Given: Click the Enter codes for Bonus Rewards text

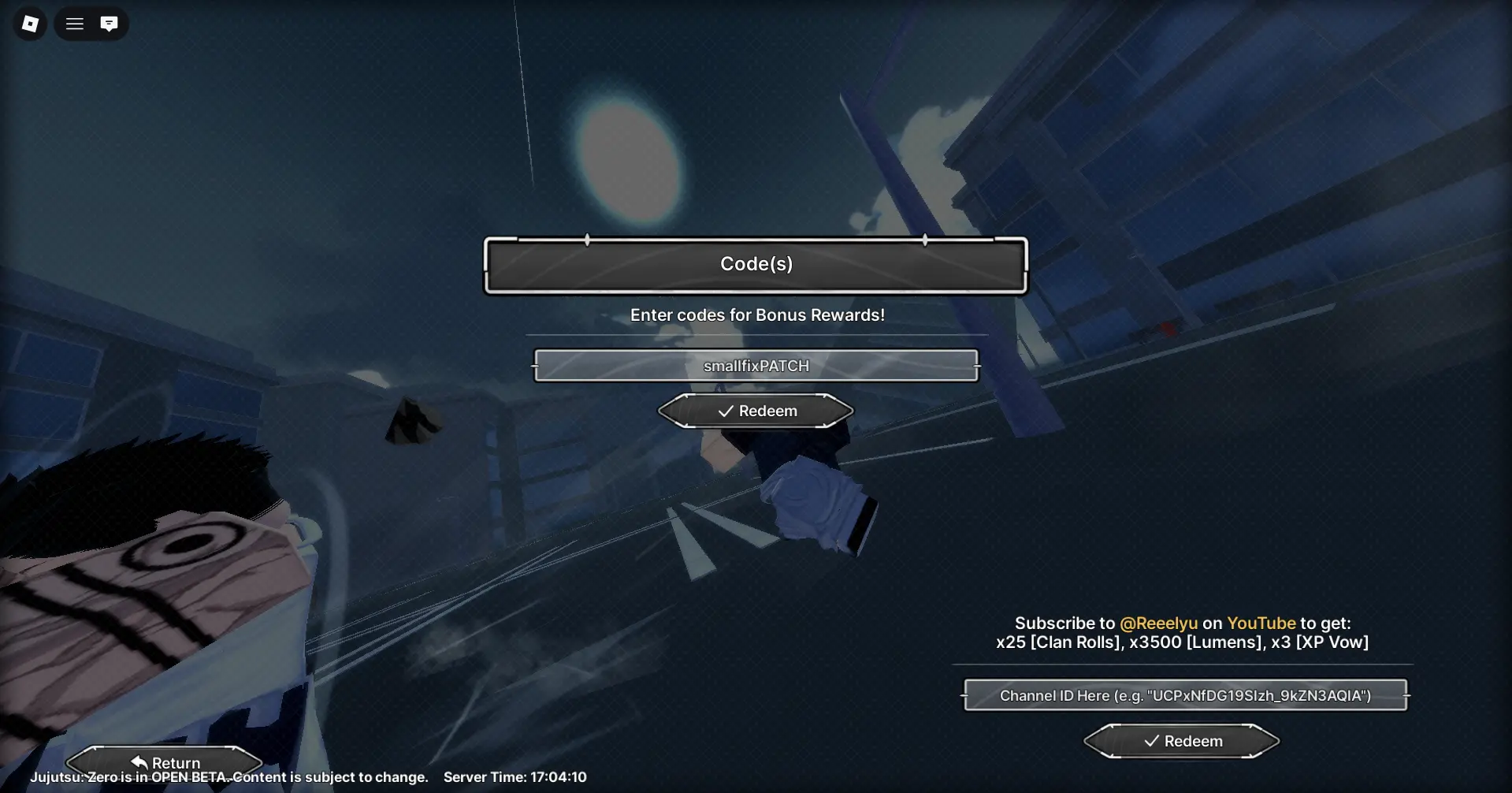Looking at the screenshot, I should 756,315.
